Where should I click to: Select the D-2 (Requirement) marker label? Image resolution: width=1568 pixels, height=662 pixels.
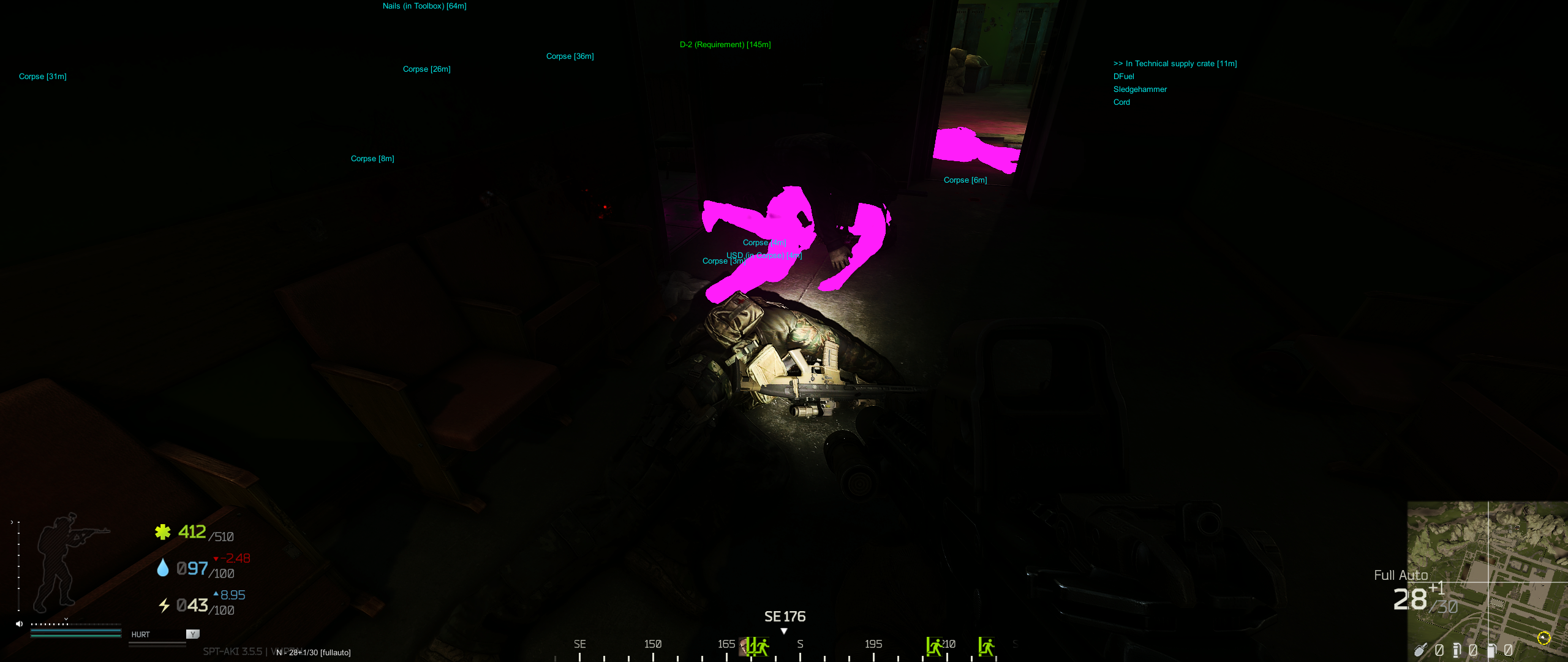pyautogui.click(x=725, y=44)
